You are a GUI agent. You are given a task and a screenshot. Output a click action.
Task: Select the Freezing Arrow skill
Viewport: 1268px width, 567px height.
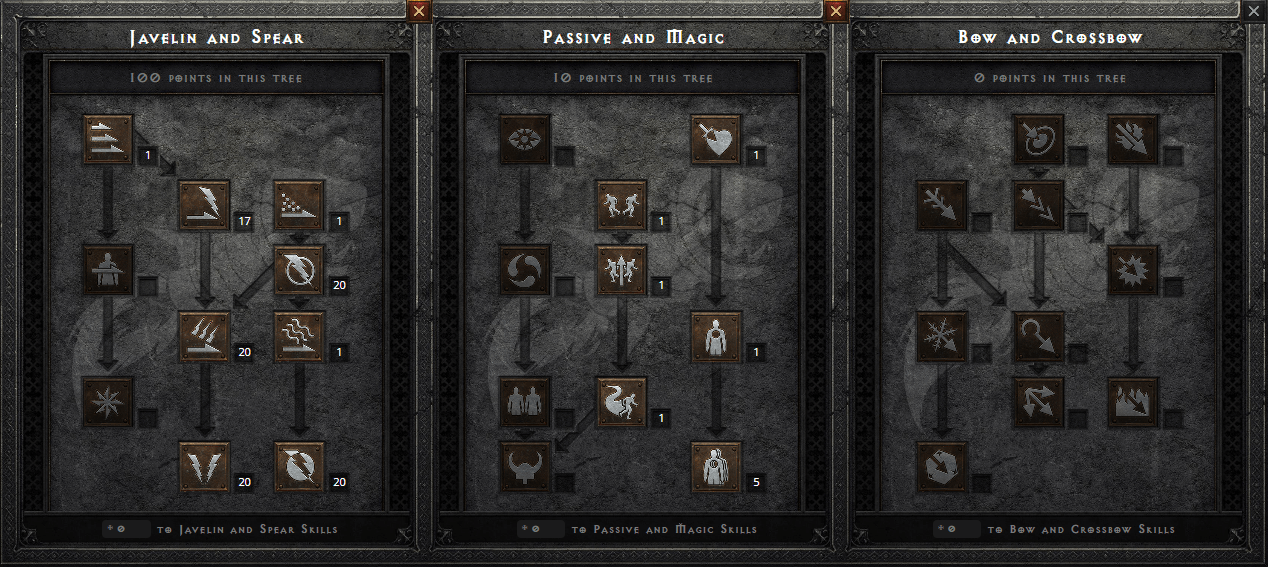[x=942, y=467]
